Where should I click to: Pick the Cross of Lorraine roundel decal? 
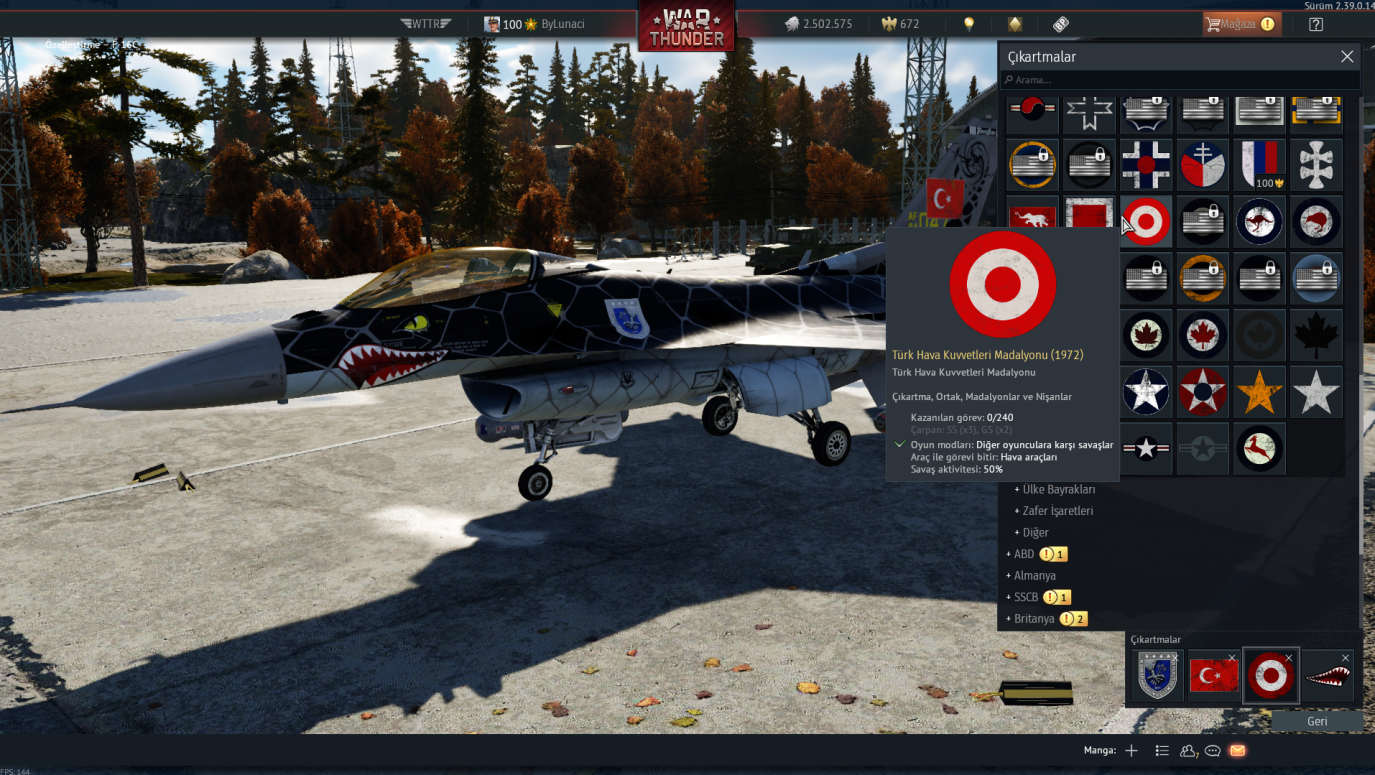[1203, 163]
